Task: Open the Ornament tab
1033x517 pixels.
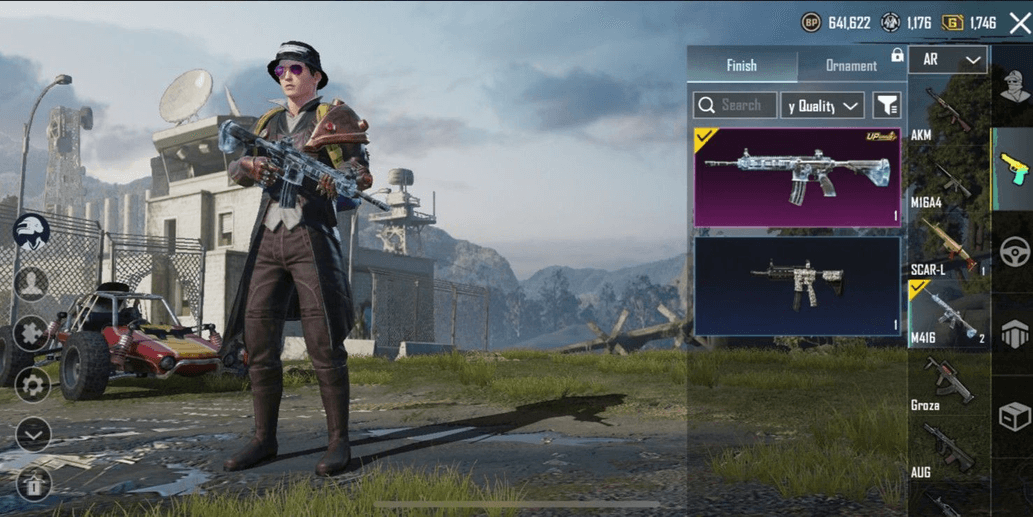Action: [x=851, y=66]
